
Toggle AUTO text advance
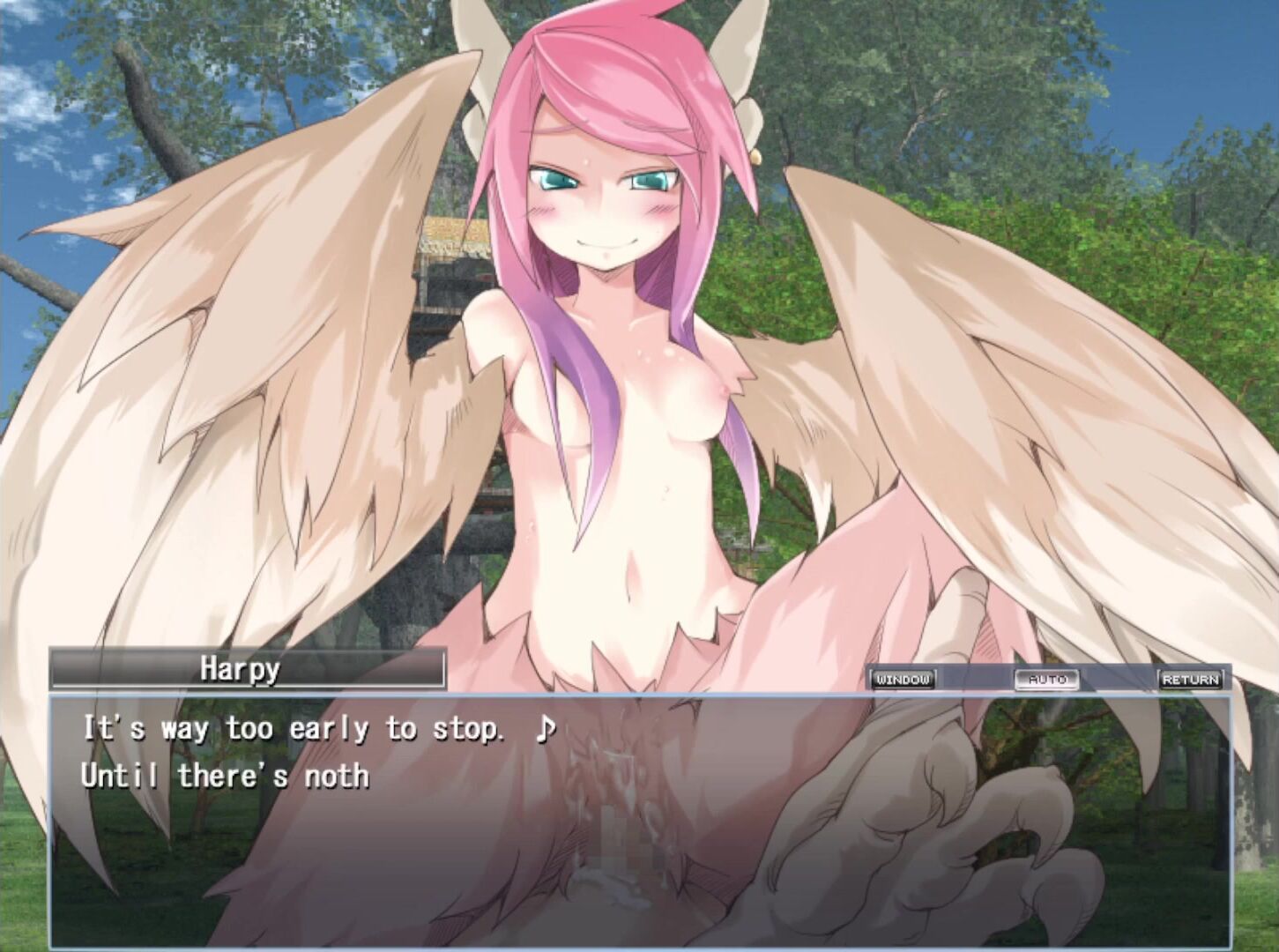pos(1047,679)
